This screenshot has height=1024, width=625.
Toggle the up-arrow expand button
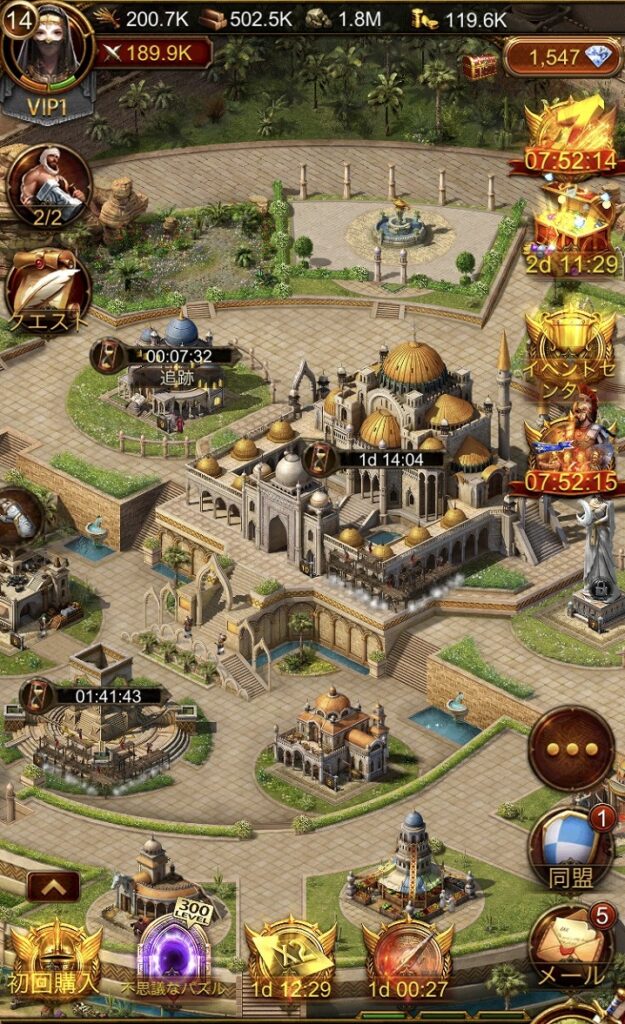[x=54, y=886]
